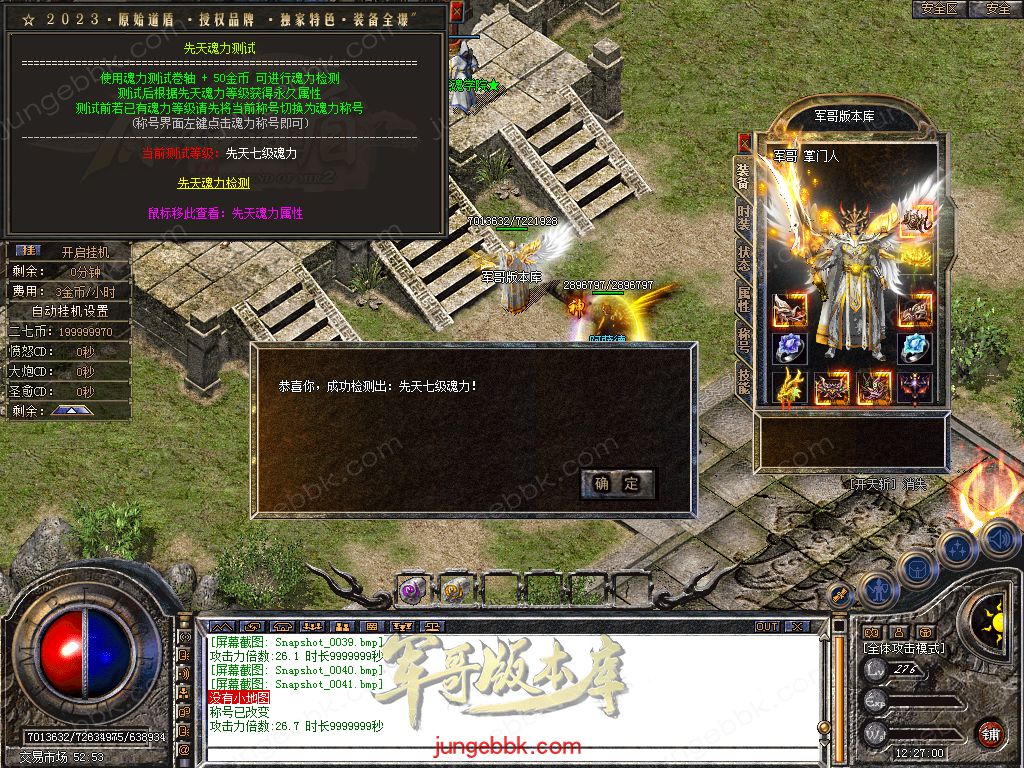1024x768 pixels.
Task: Select the purple ring equipment slot
Action: click(x=791, y=348)
